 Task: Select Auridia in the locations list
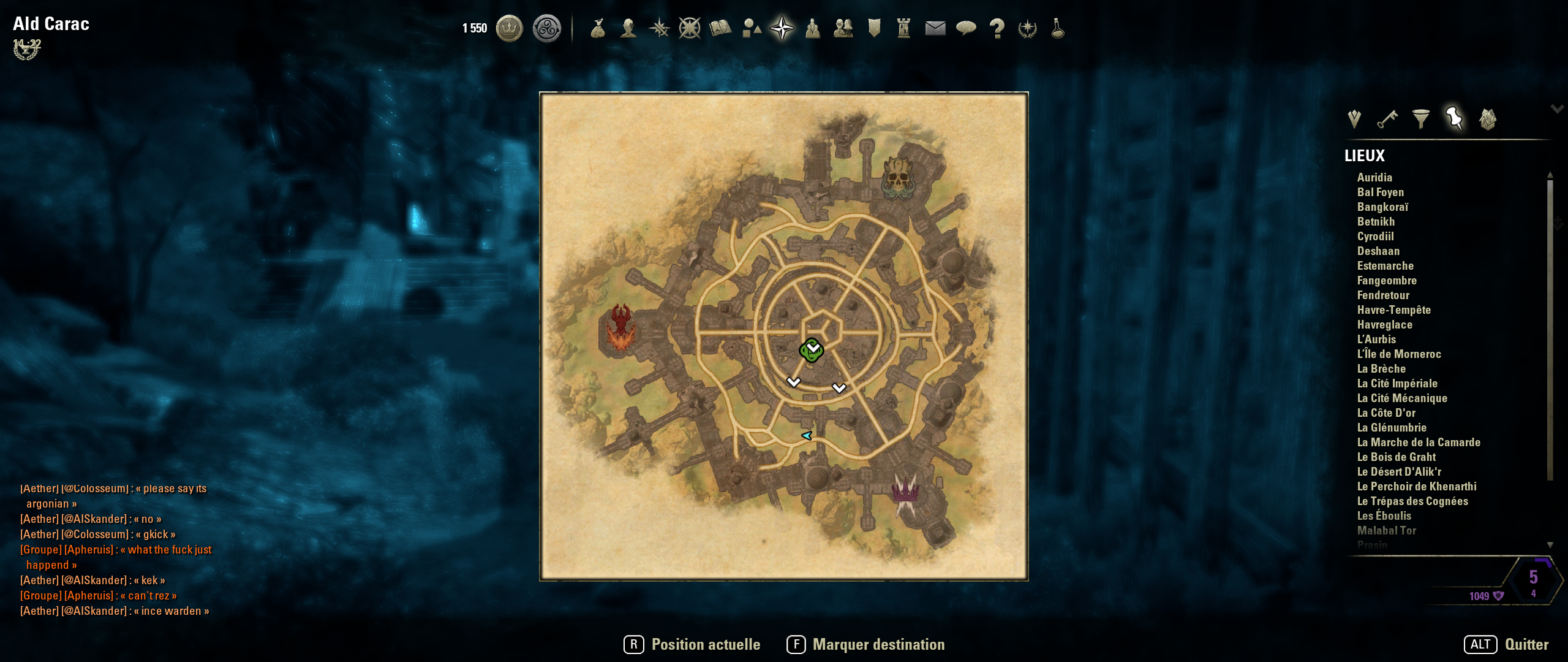pyautogui.click(x=1374, y=178)
